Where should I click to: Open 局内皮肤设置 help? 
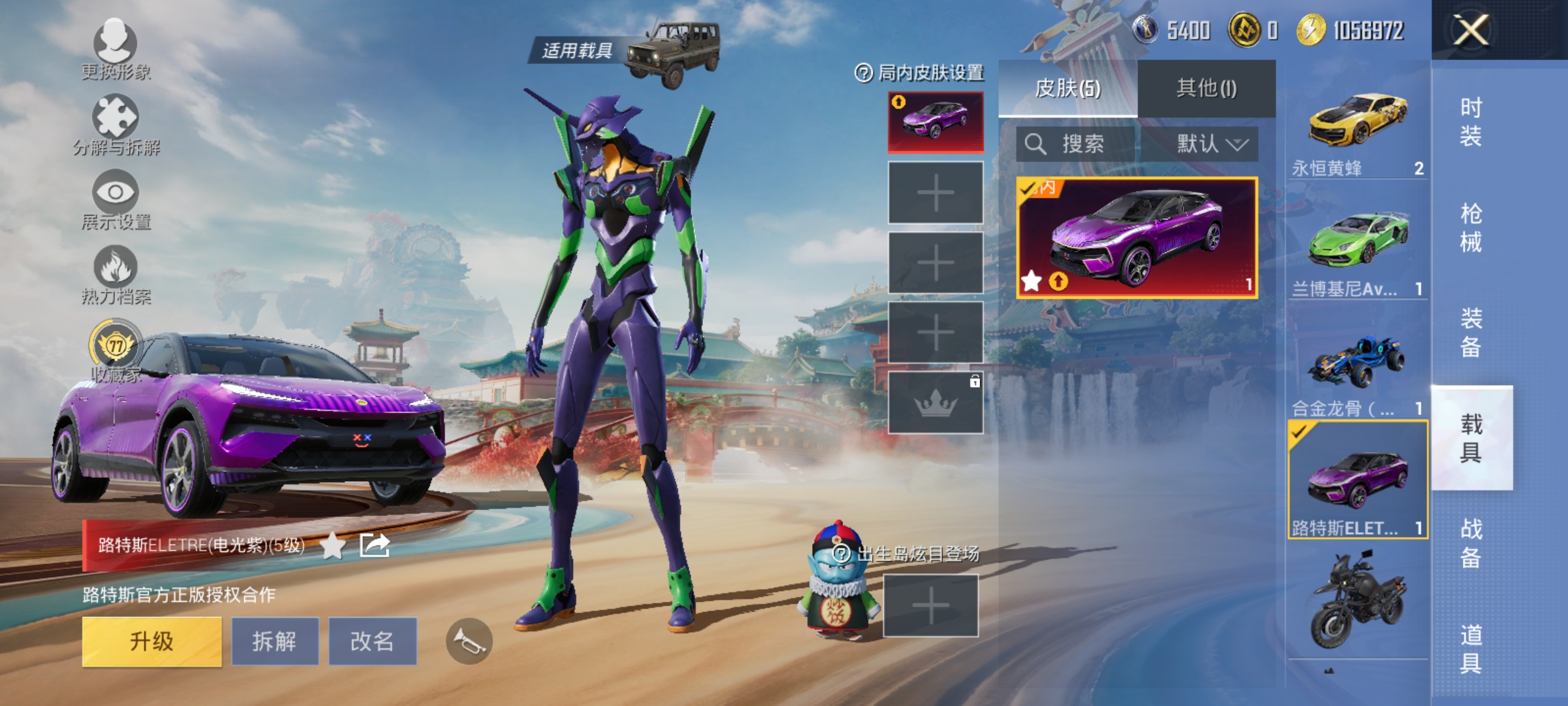click(x=864, y=73)
